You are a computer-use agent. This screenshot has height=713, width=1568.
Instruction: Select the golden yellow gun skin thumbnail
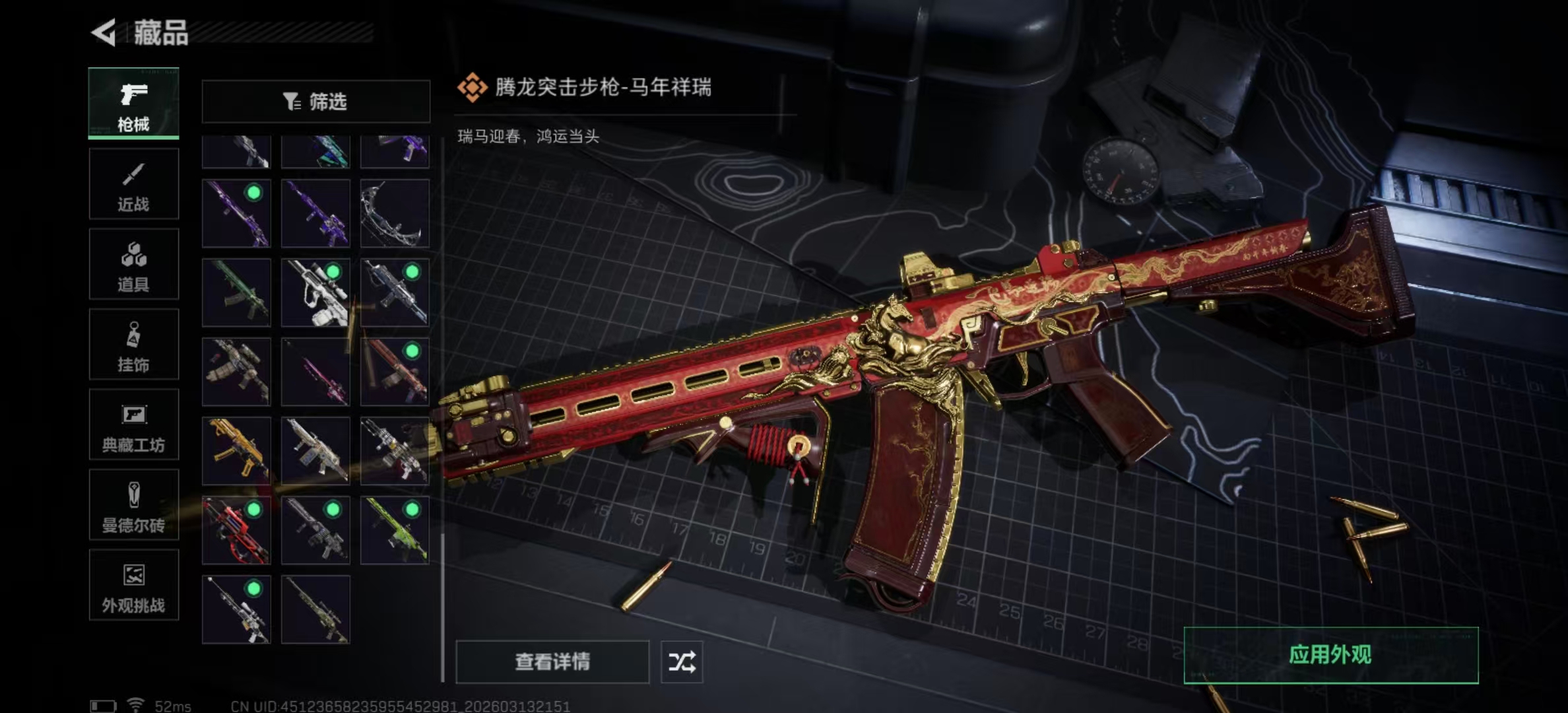[x=236, y=451]
